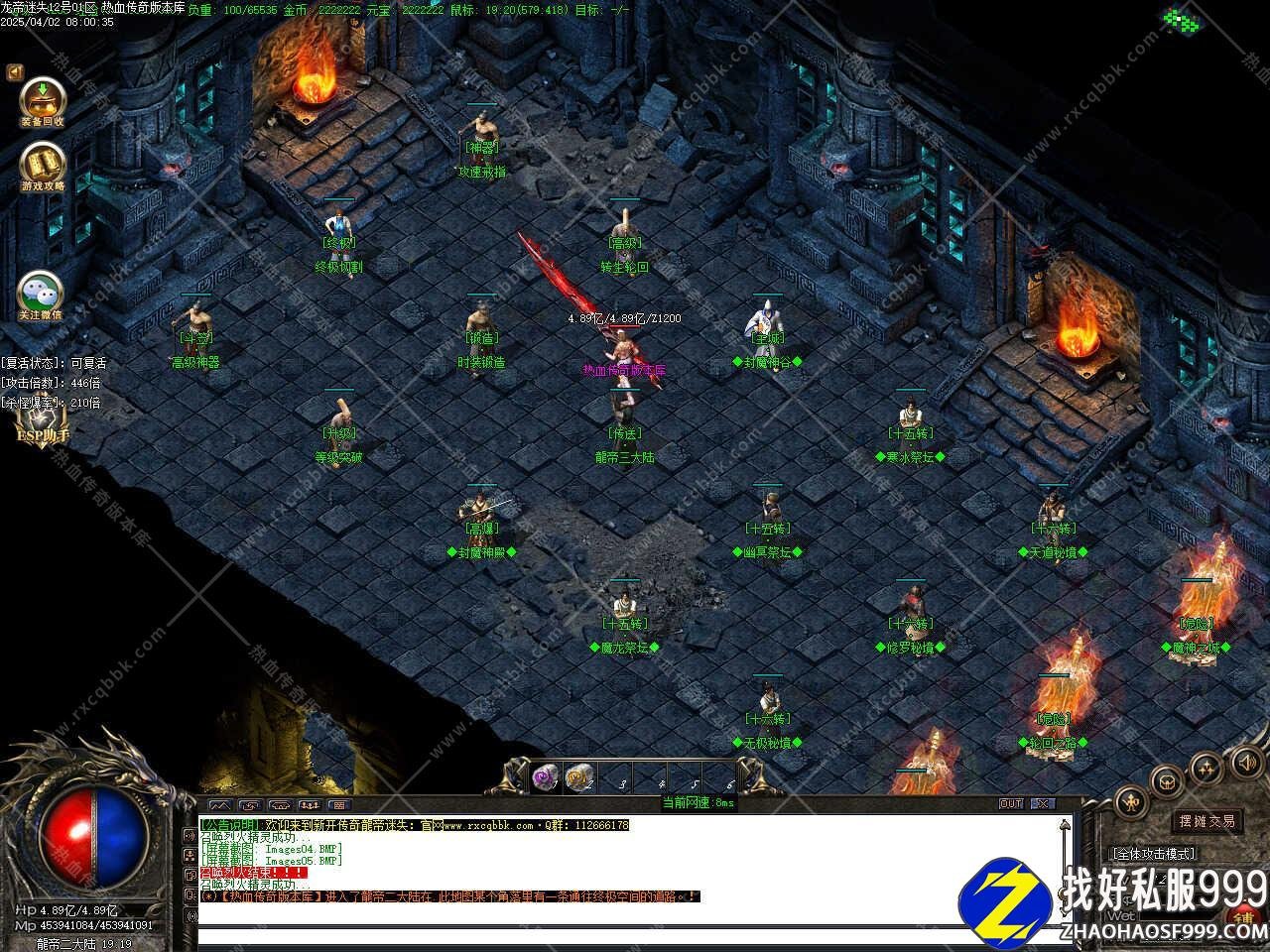Open the 摆摊交易 stall trading button

point(1206,821)
